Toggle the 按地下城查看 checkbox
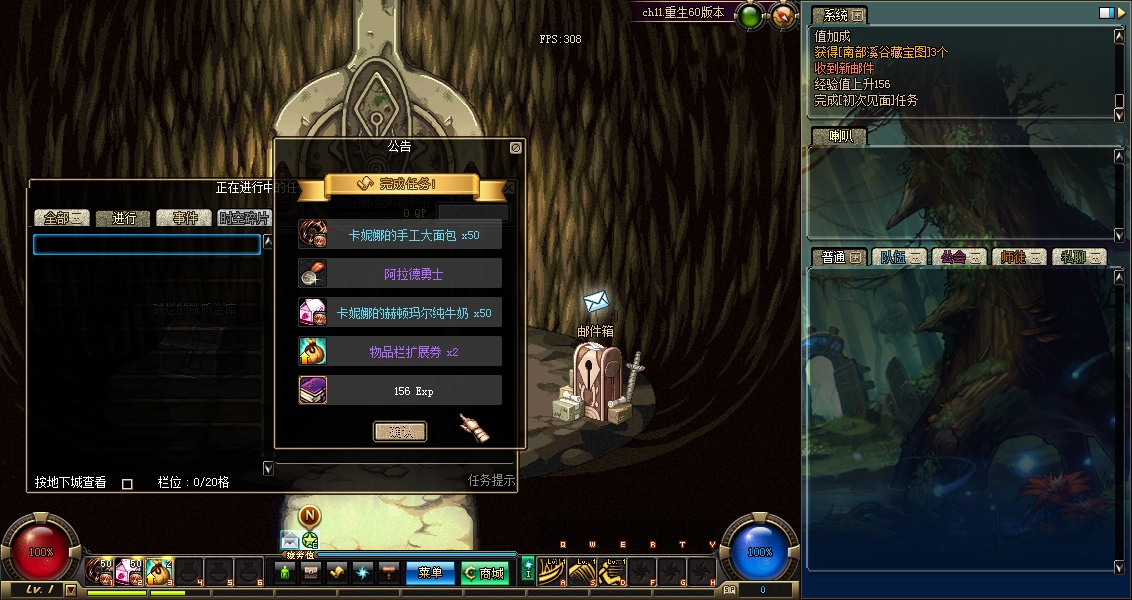Viewport: 1132px width, 600px height. 127,484
